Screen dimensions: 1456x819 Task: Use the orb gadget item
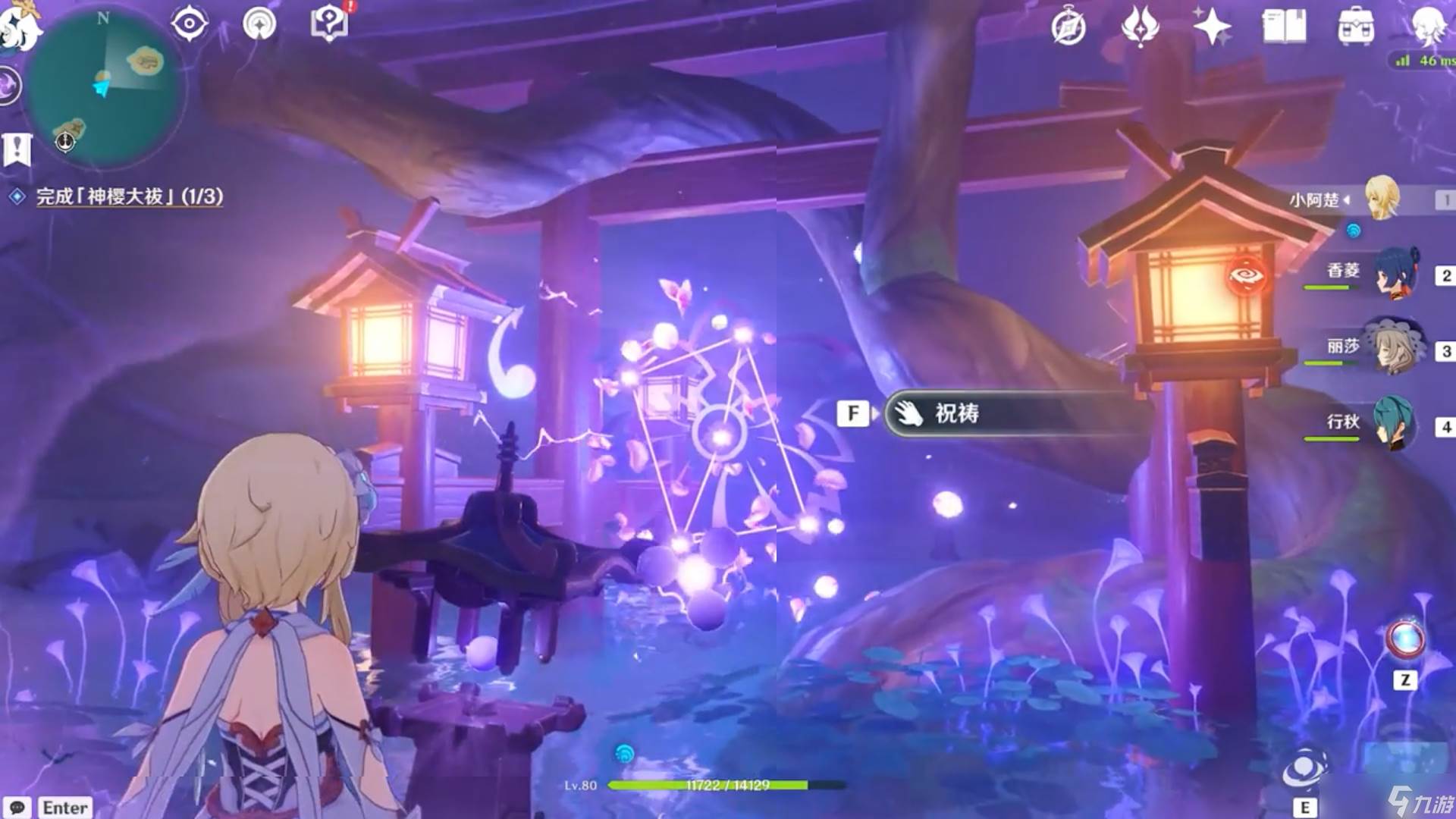pos(1405,639)
